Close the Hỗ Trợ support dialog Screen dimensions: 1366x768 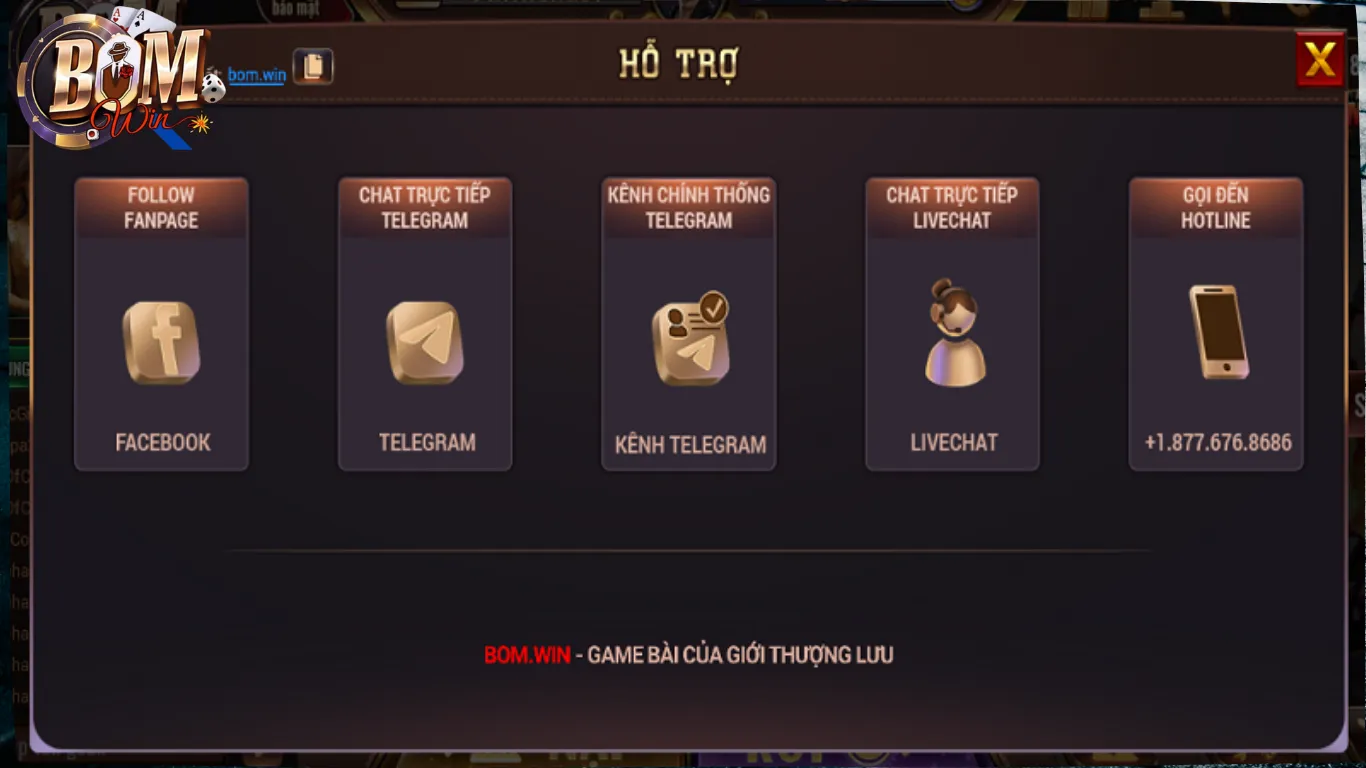click(1318, 58)
